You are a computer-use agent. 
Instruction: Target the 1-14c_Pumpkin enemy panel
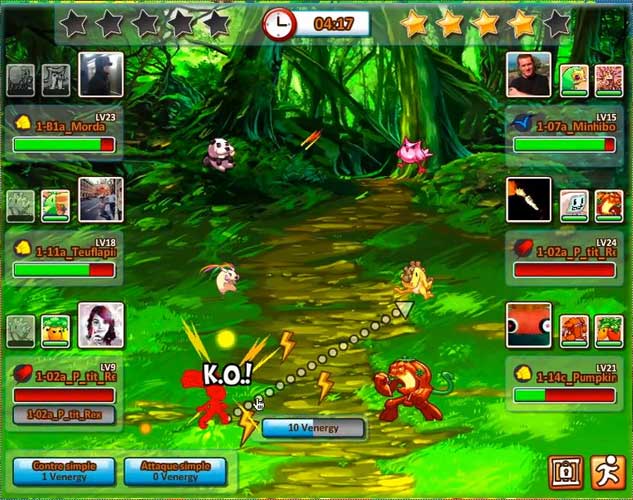pyautogui.click(x=564, y=384)
